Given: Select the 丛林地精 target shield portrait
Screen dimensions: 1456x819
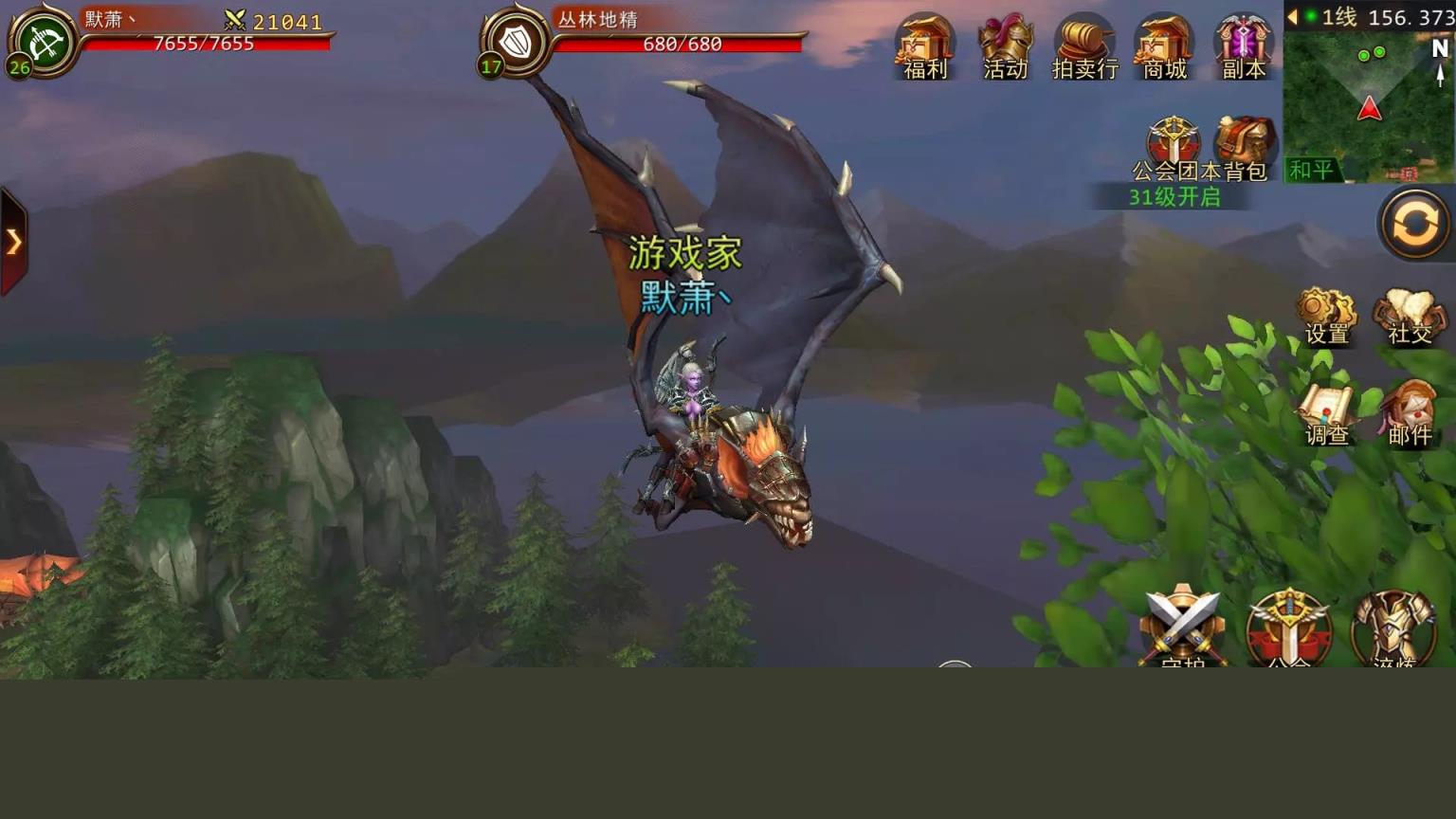Looking at the screenshot, I should coord(515,43).
